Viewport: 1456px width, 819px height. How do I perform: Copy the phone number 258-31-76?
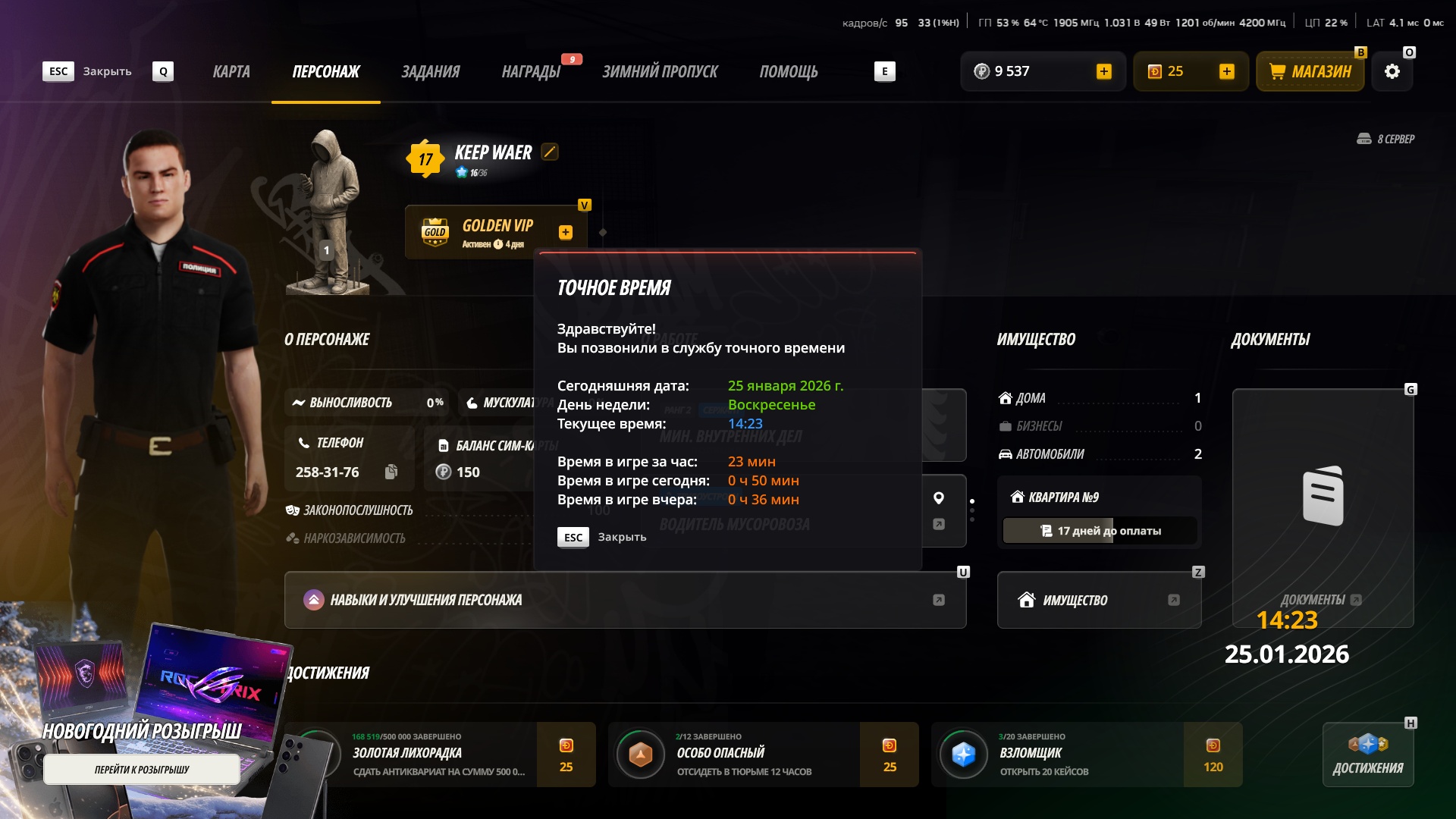tap(391, 472)
